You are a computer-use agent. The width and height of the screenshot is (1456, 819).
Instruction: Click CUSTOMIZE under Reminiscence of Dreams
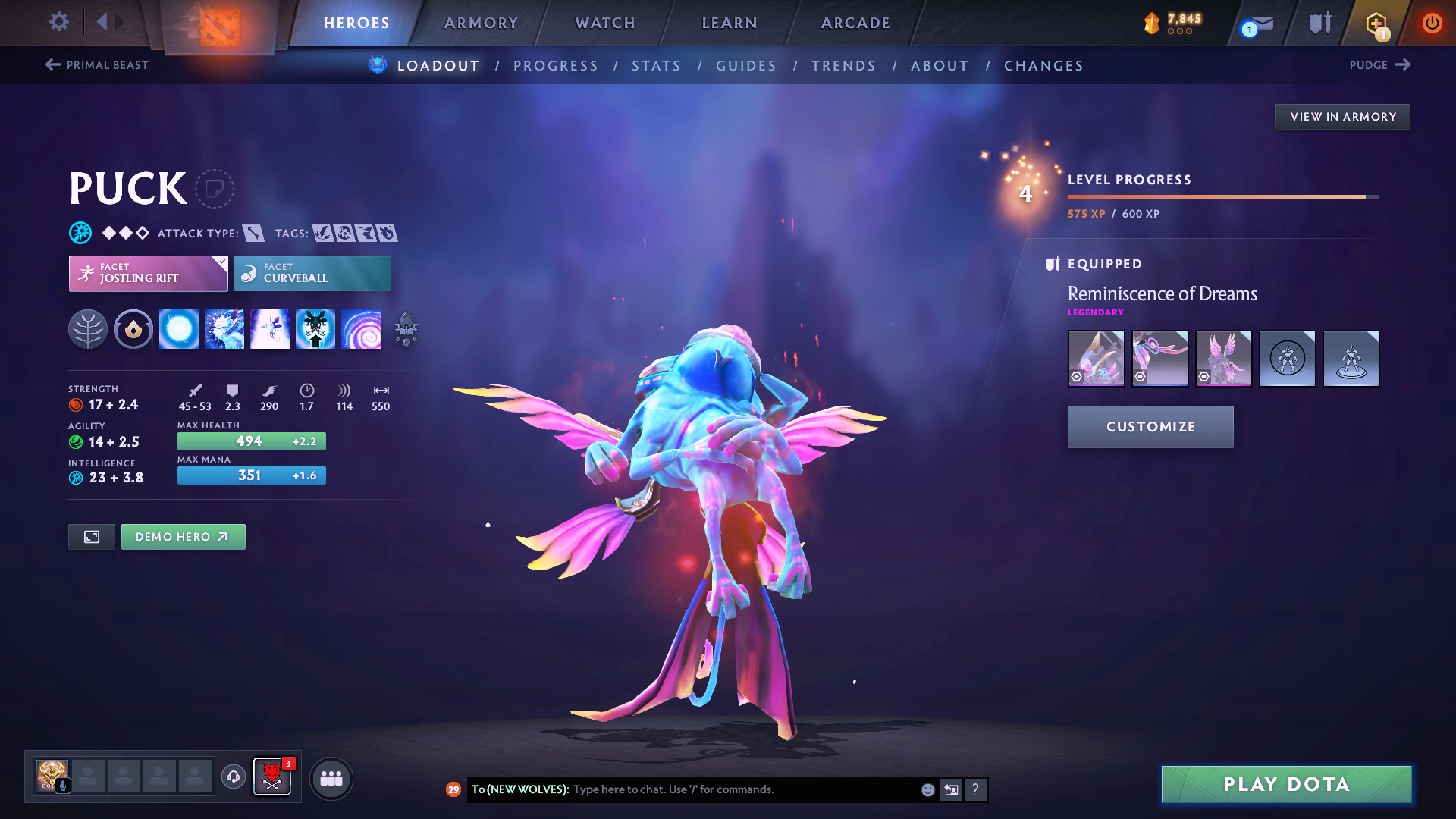(1150, 426)
